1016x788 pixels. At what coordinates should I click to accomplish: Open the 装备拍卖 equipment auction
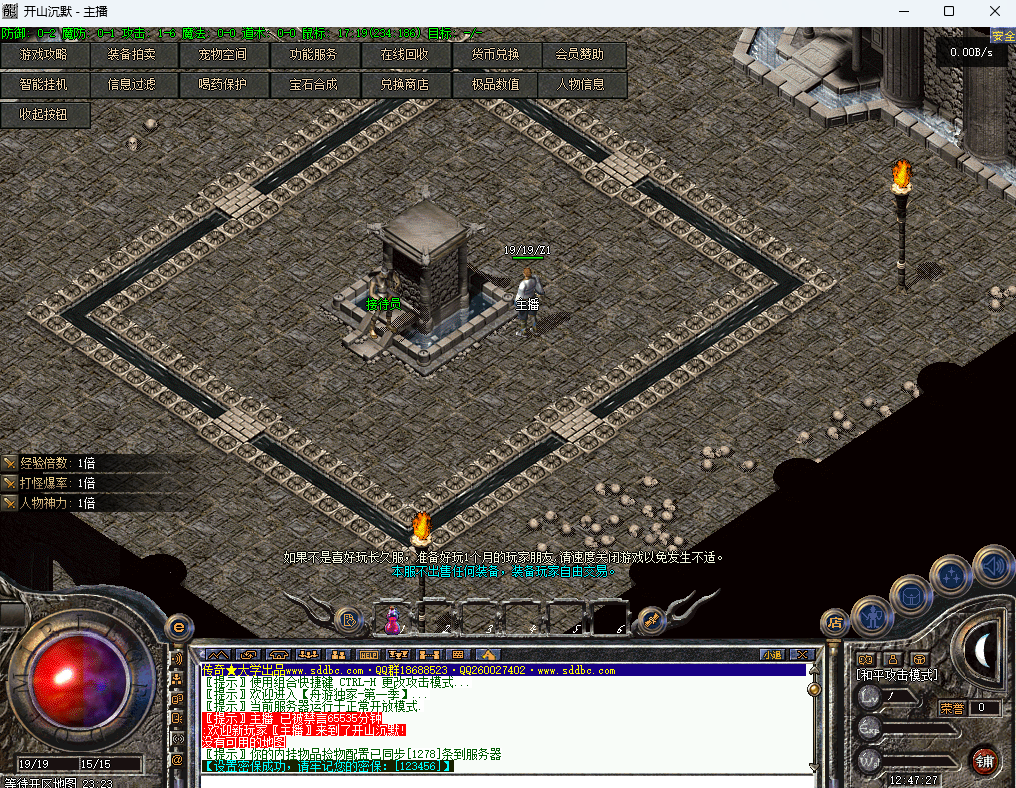(x=135, y=55)
